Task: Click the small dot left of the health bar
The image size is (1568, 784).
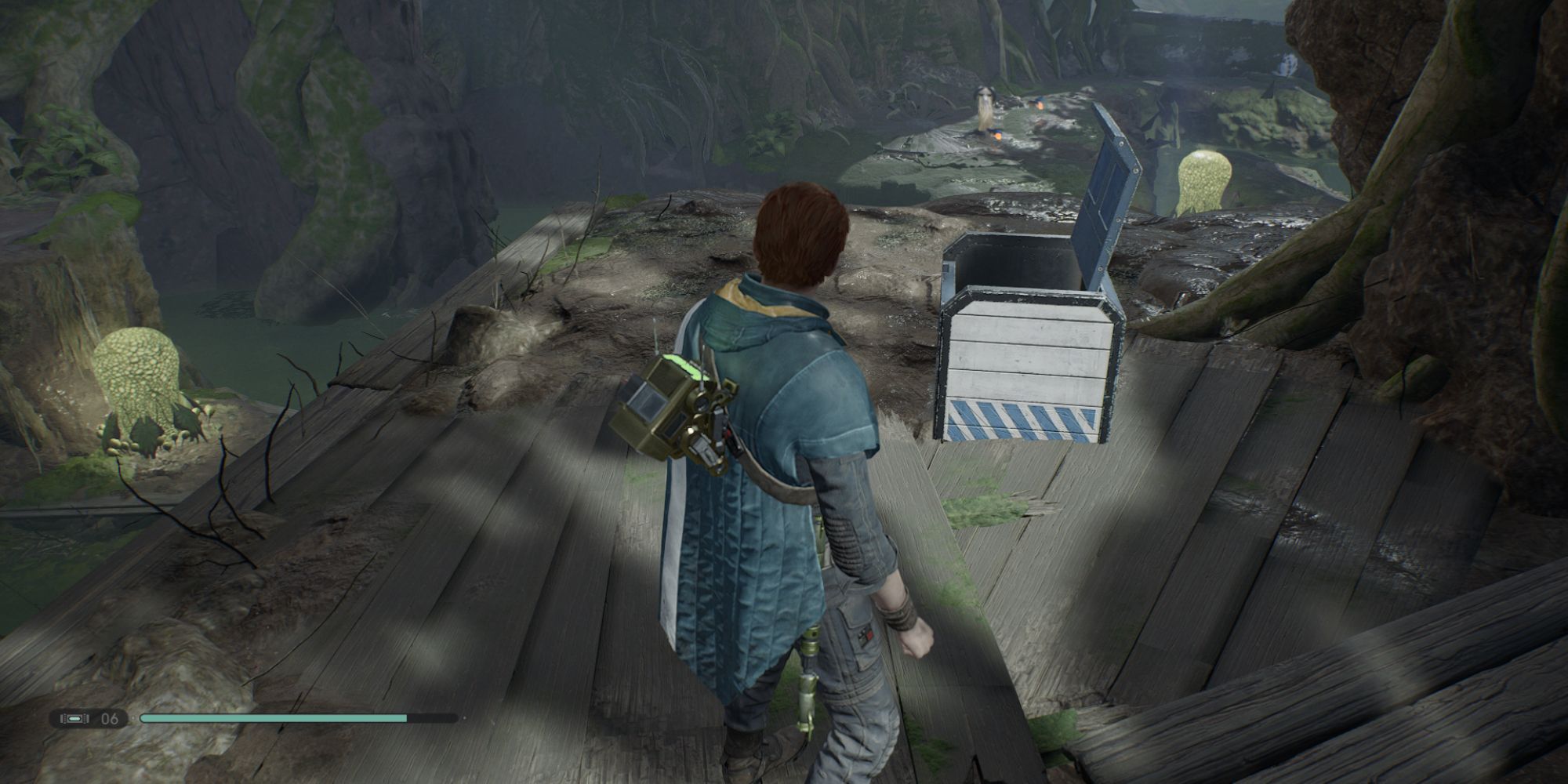Action: 132,717
